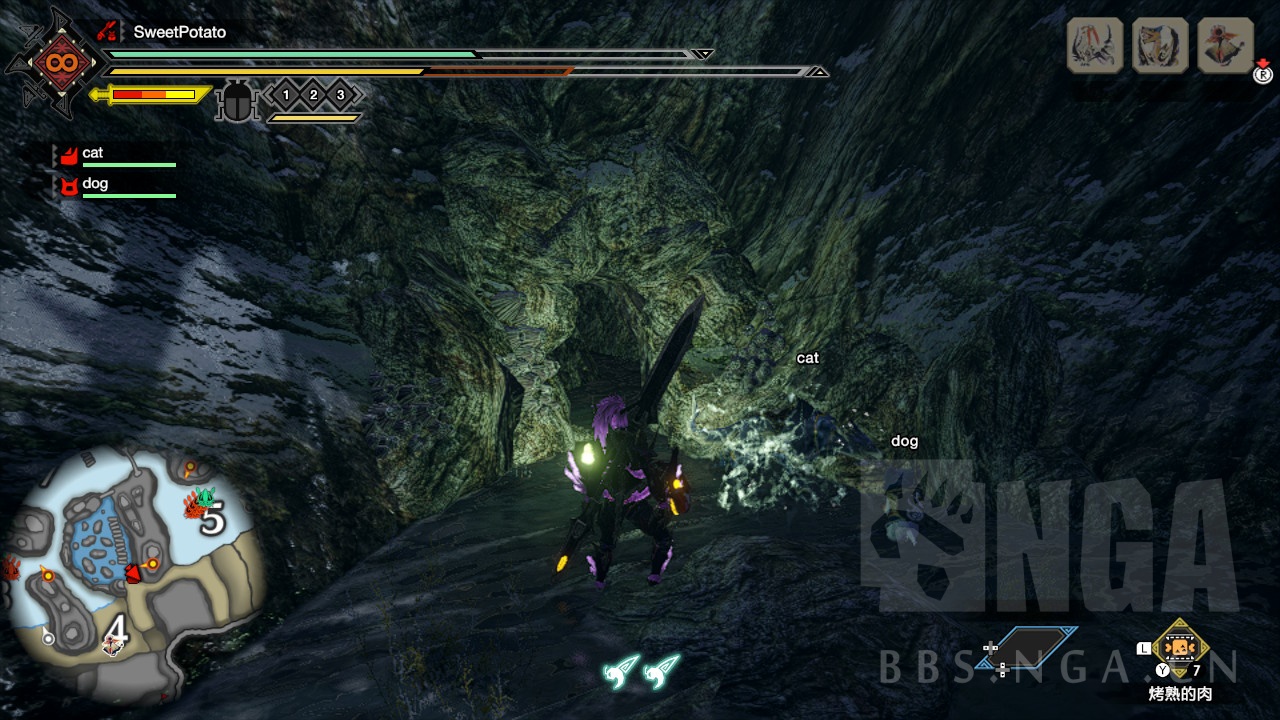This screenshot has height=720, width=1280.
Task: Select the Kinsect extract slot numbered 2
Action: click(313, 95)
